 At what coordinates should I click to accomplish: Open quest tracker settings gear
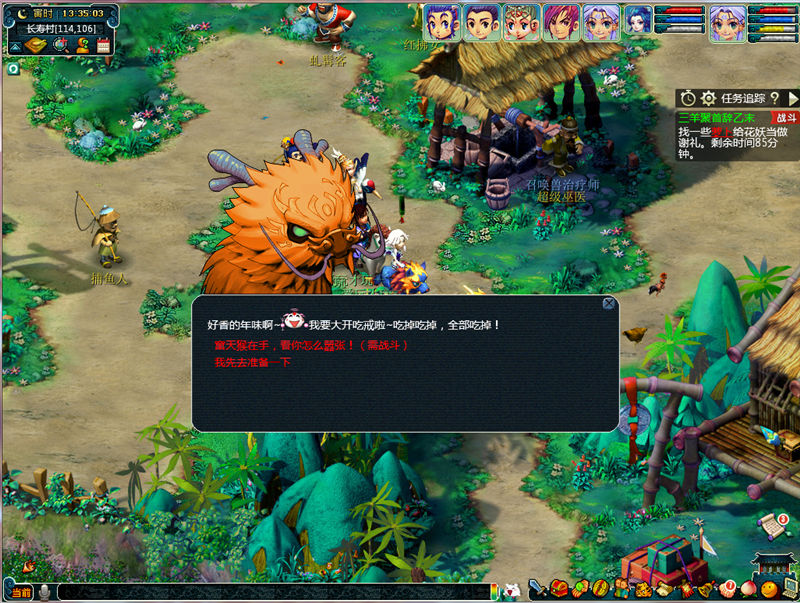tap(709, 98)
